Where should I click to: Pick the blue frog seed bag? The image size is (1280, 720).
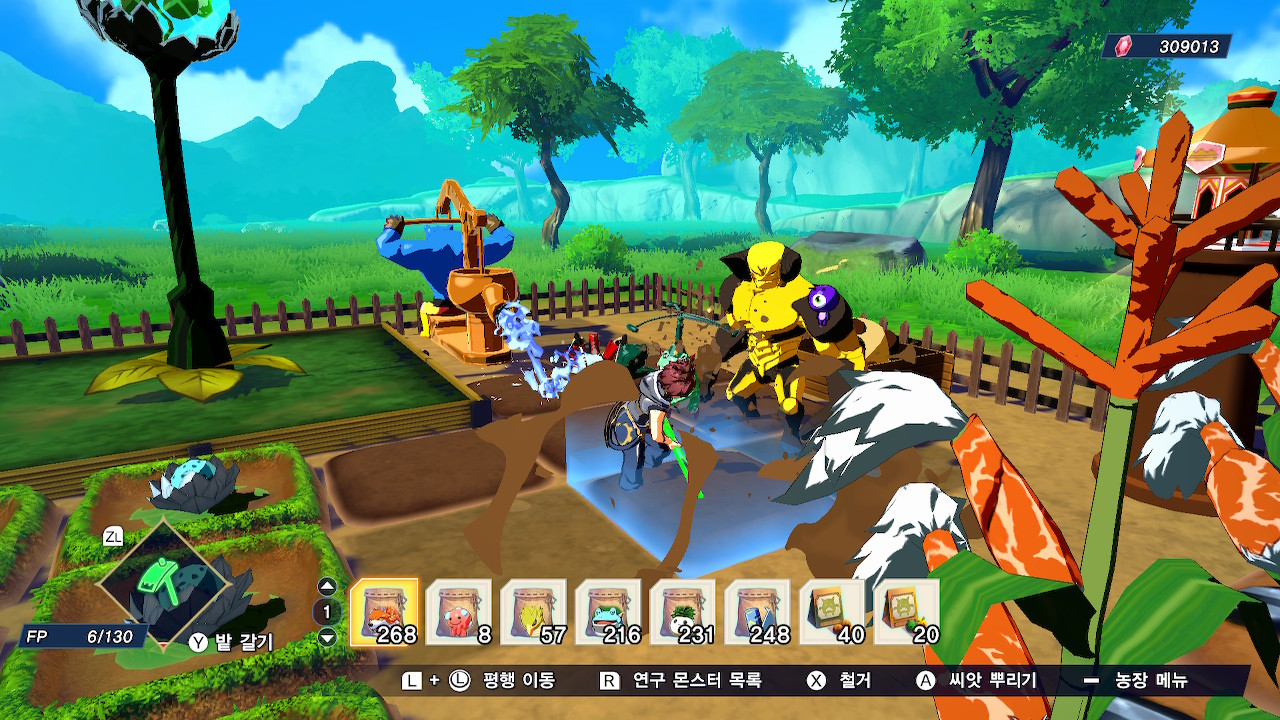pos(608,612)
